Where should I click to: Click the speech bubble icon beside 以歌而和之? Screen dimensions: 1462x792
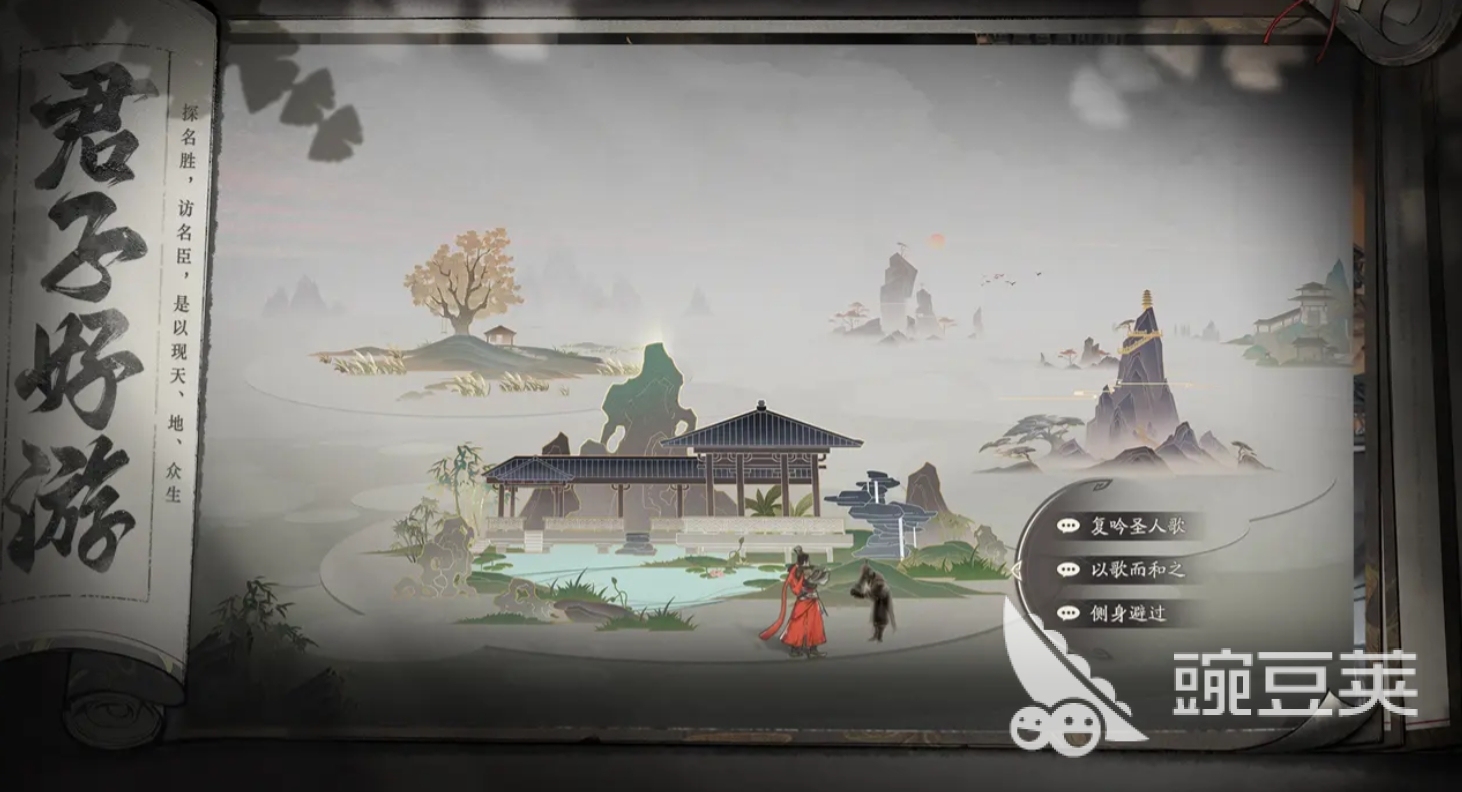(x=1068, y=569)
